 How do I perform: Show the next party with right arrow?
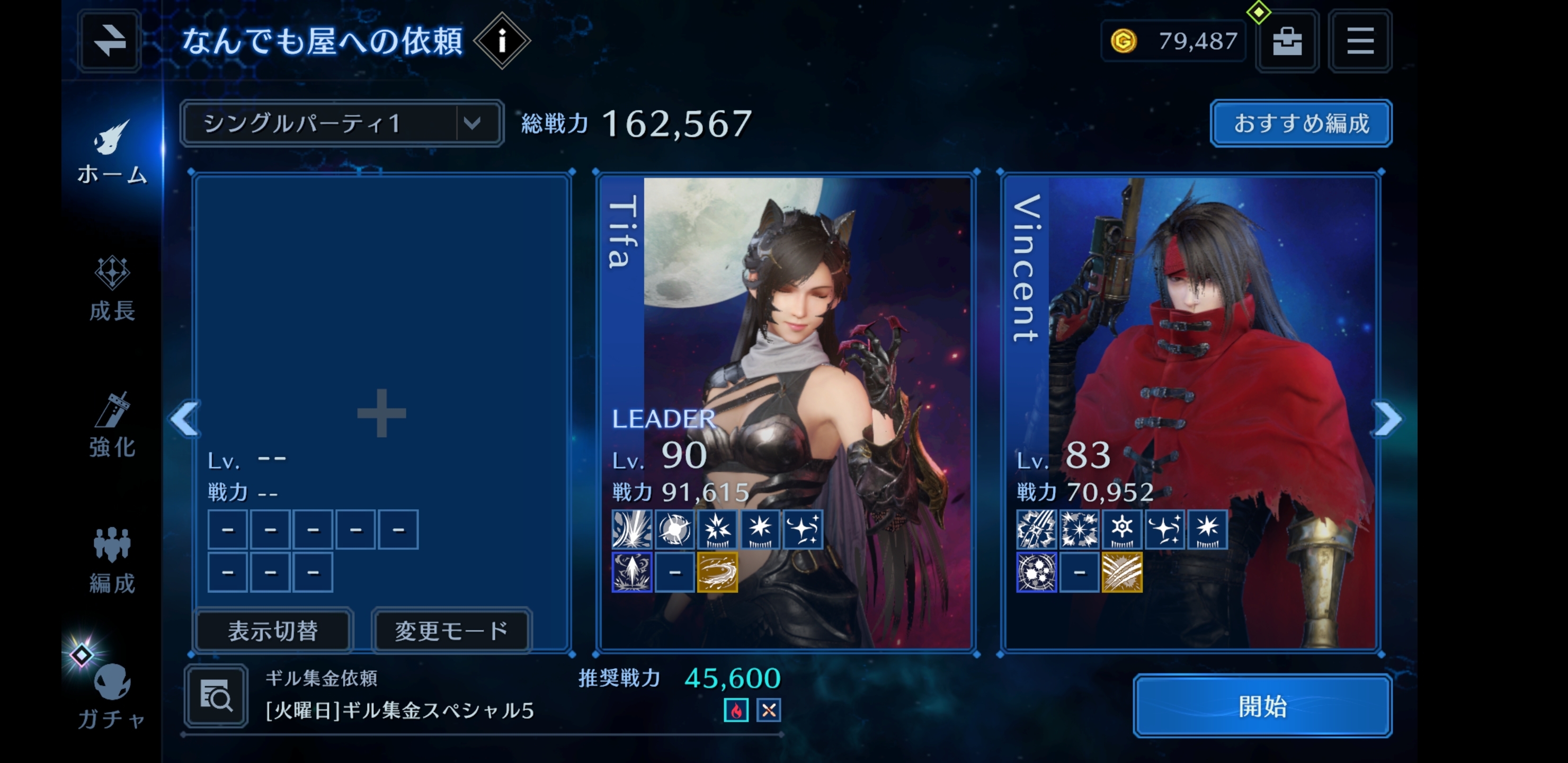tap(1388, 419)
